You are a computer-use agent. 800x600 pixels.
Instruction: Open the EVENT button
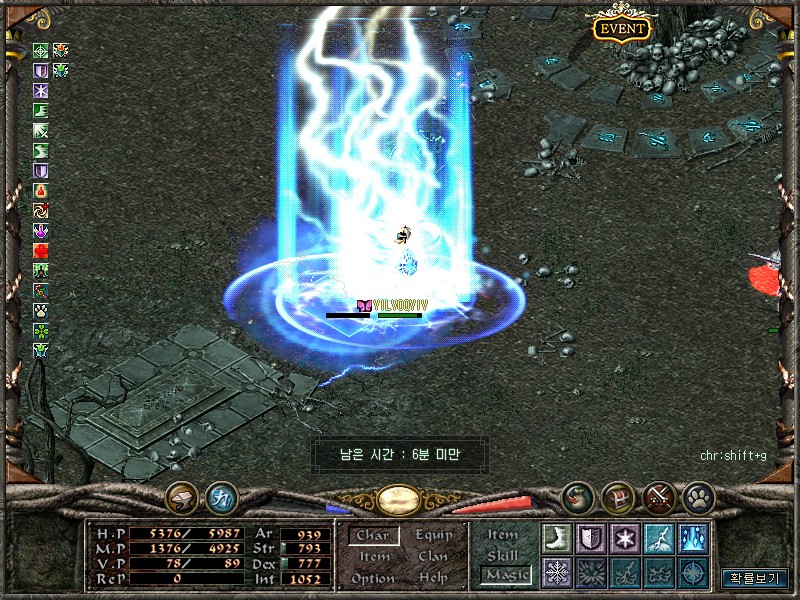(x=621, y=28)
